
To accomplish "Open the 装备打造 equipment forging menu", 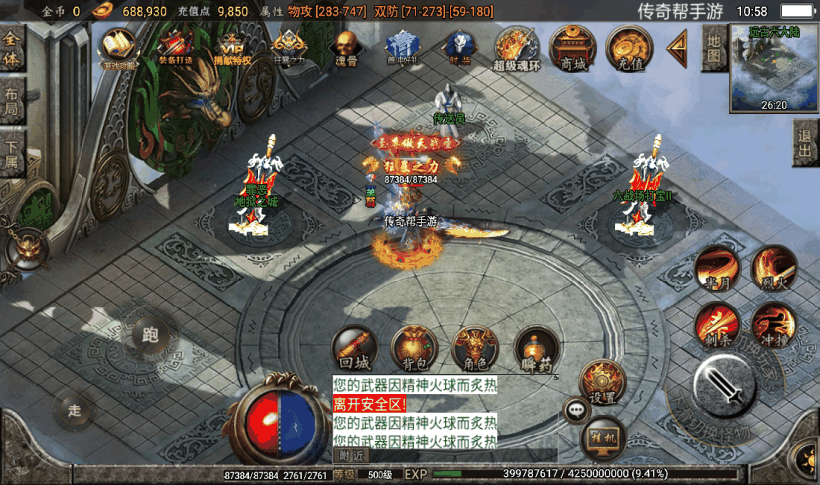I will (x=176, y=47).
